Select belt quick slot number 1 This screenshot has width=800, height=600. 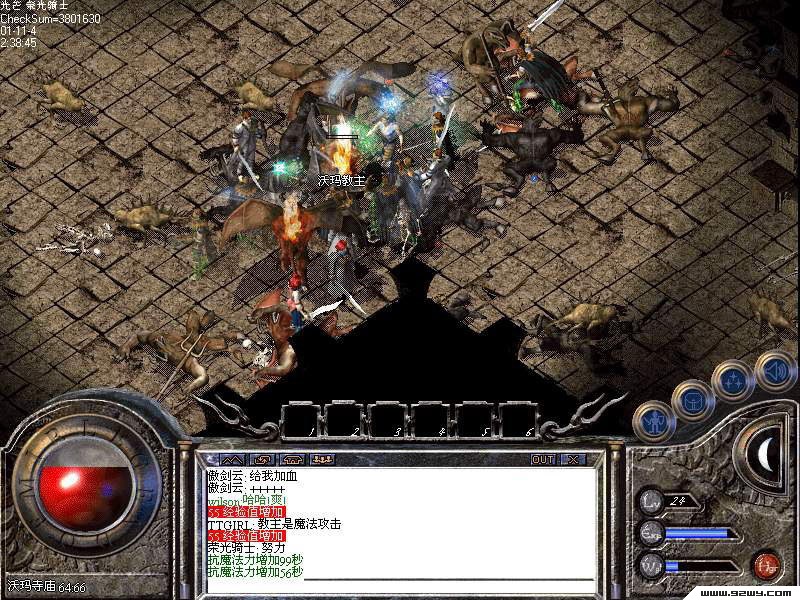click(x=301, y=419)
